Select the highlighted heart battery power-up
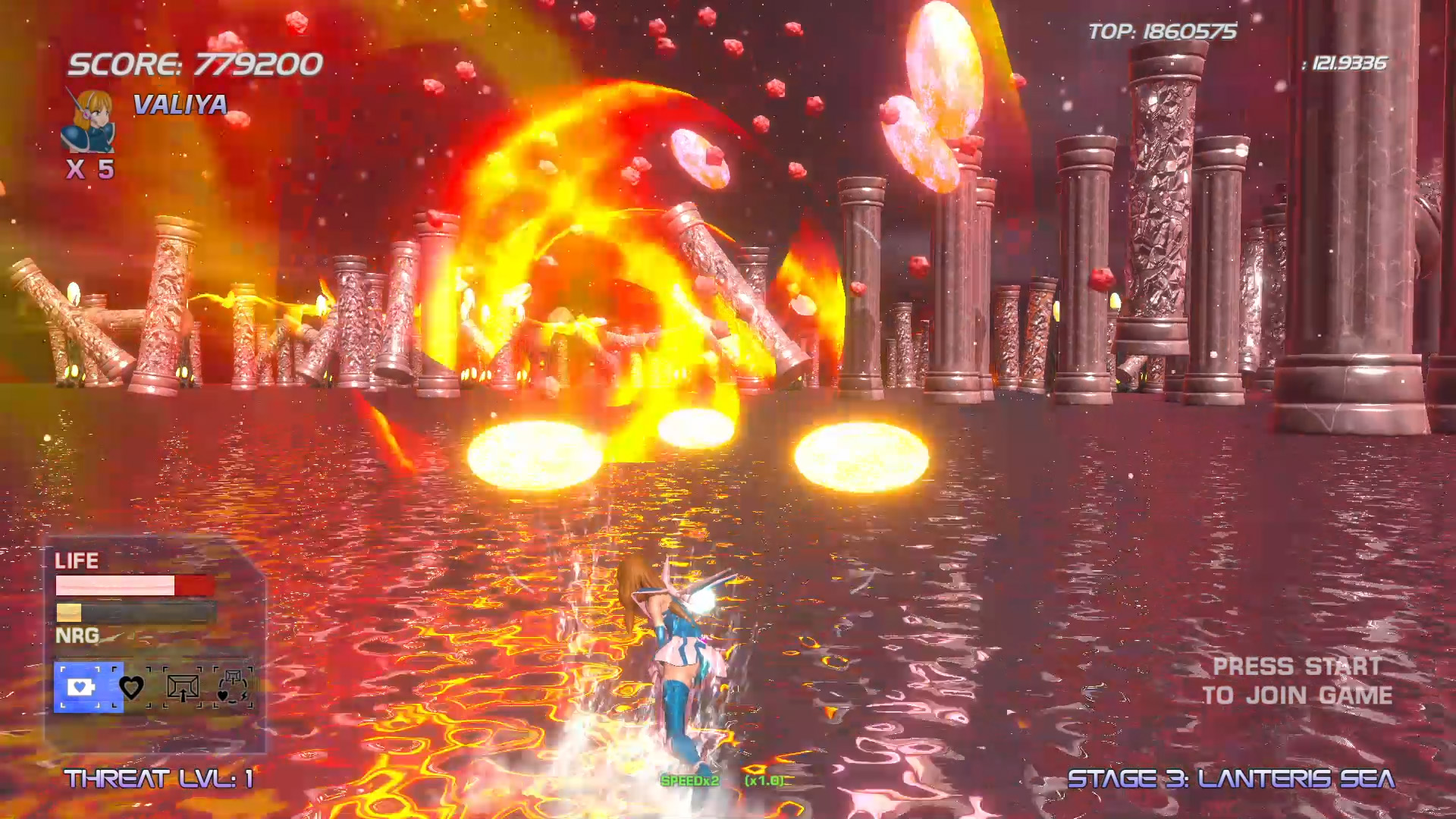The width and height of the screenshot is (1456, 819). tap(82, 687)
